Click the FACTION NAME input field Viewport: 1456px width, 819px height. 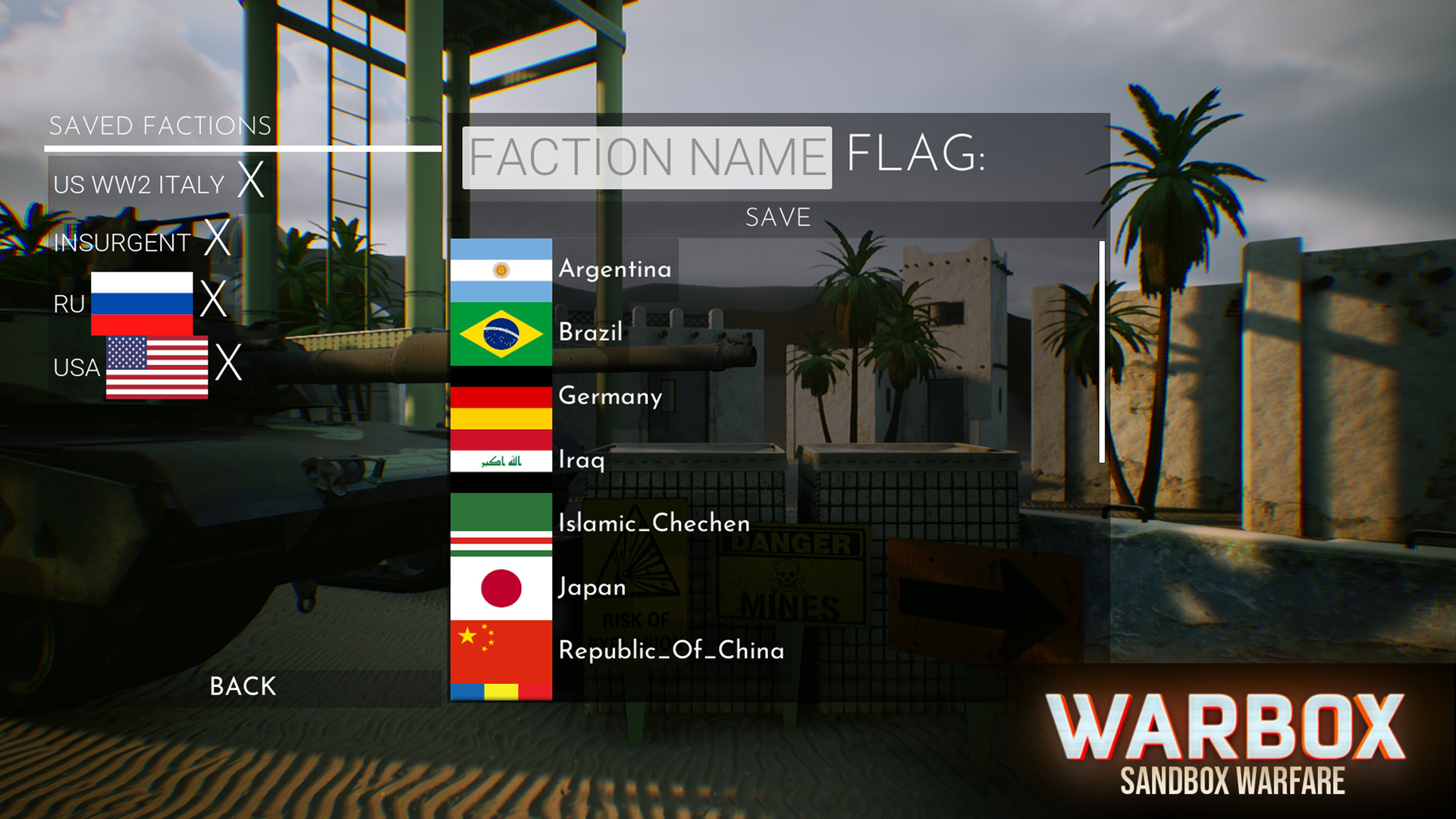point(646,157)
